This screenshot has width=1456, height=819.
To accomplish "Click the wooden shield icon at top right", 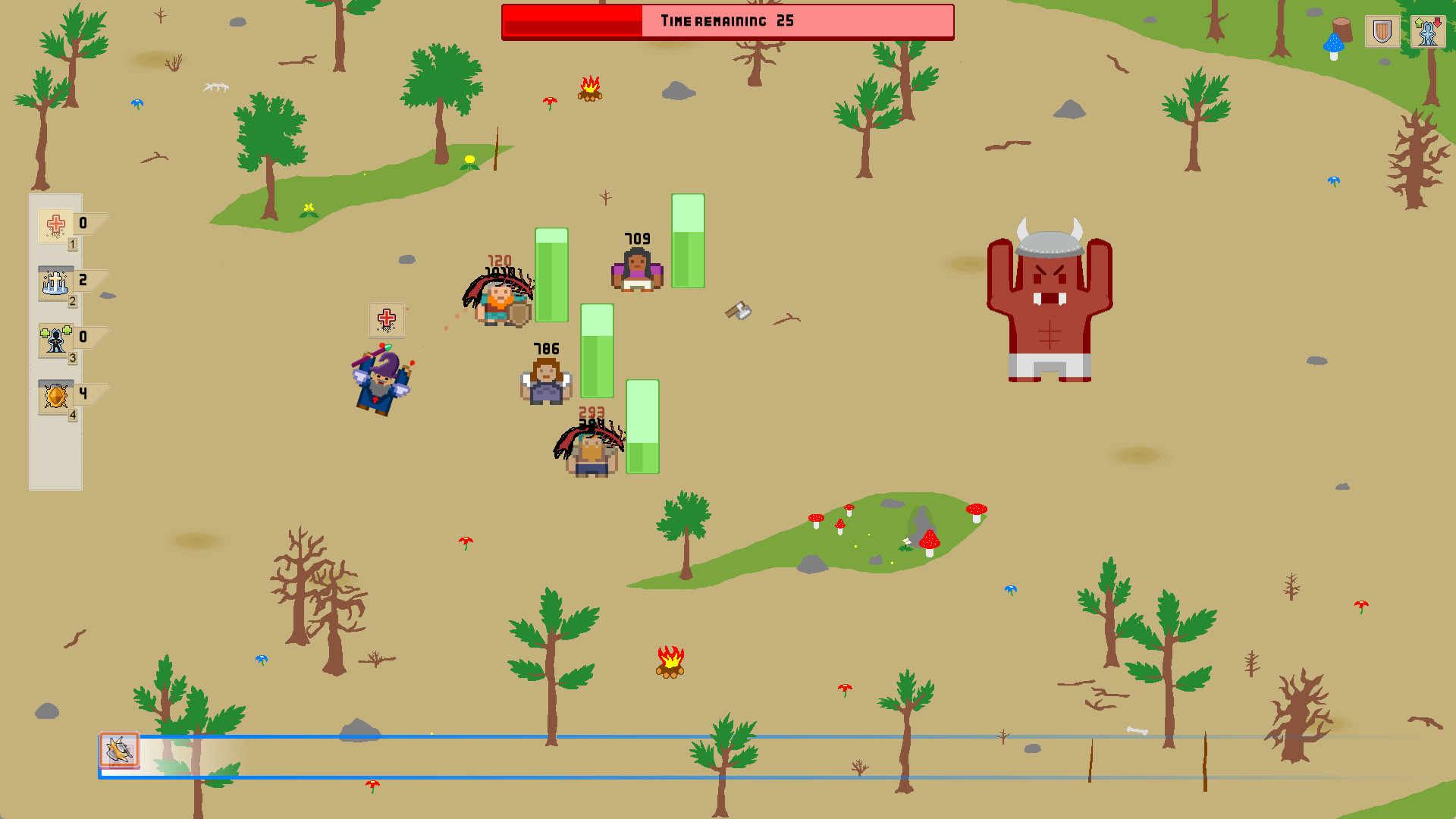I will tap(1382, 32).
